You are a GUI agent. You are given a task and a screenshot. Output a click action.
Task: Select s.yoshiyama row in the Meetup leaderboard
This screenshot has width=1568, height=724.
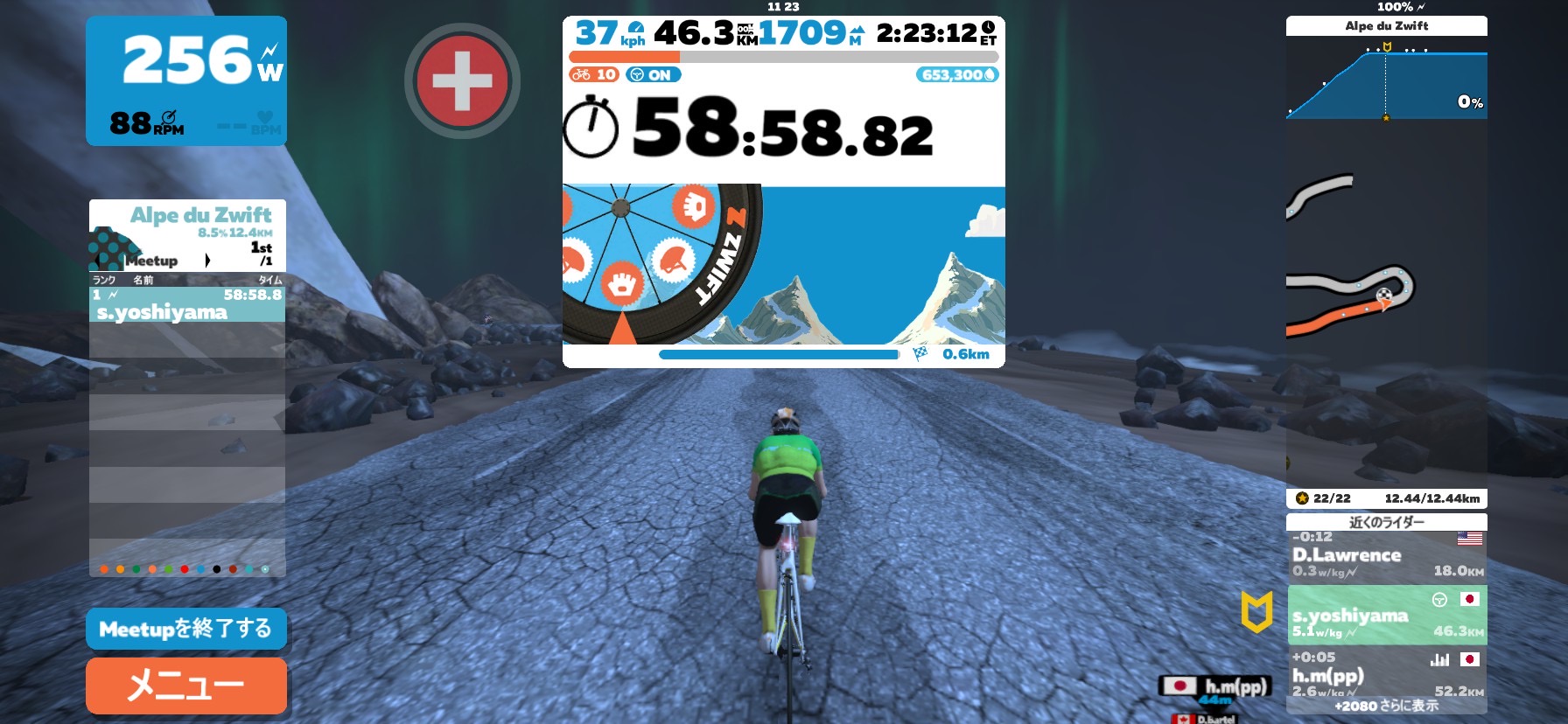[186, 304]
